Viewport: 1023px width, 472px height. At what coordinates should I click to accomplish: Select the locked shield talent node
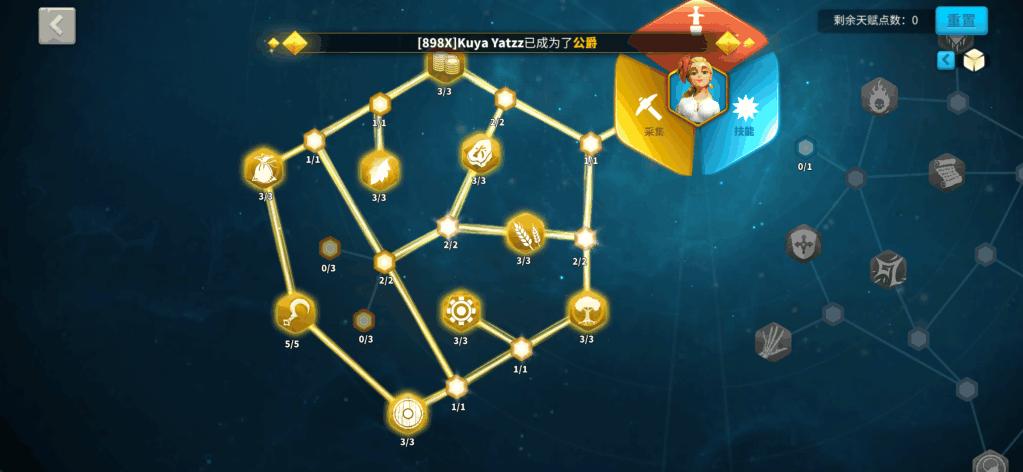click(803, 244)
